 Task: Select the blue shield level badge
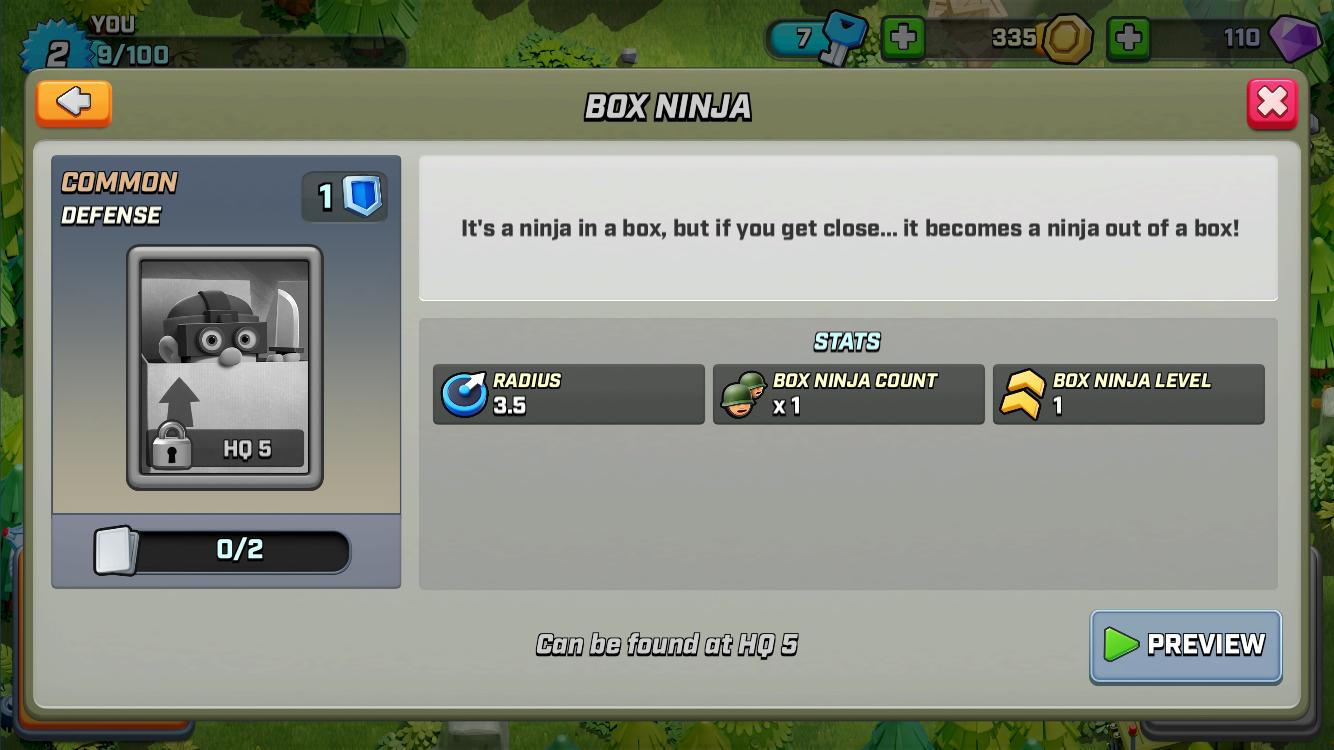point(344,196)
